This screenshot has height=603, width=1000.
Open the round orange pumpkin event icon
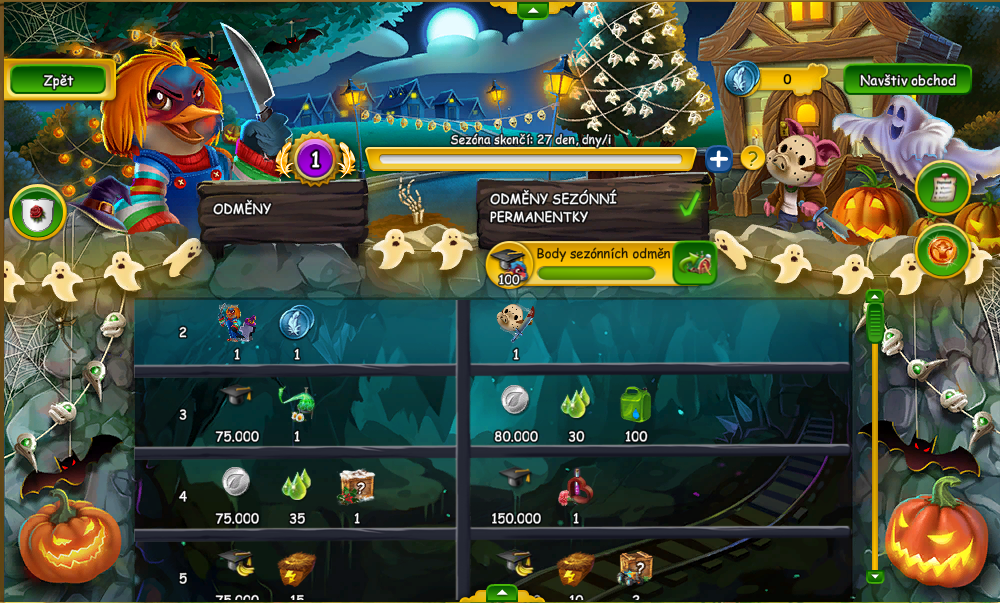(942, 249)
